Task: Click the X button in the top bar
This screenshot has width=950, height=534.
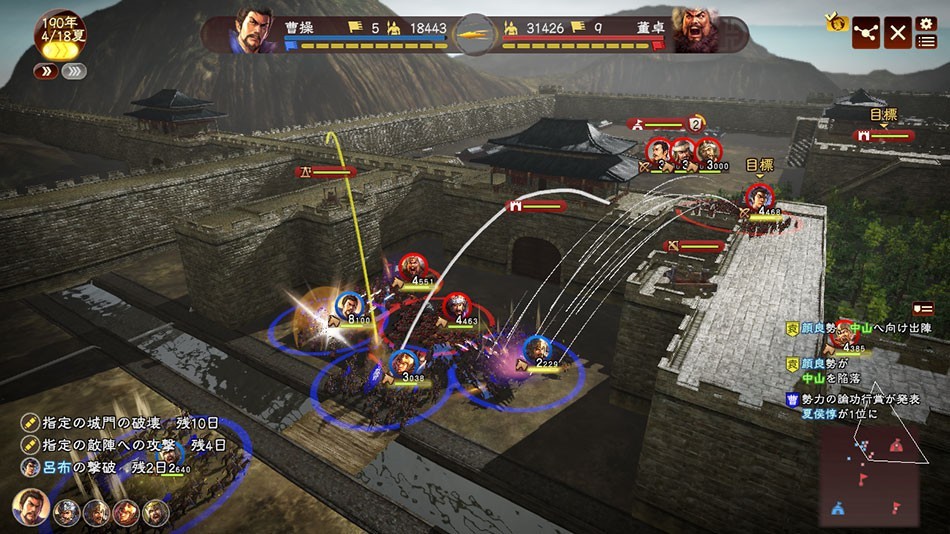Action: [898, 33]
